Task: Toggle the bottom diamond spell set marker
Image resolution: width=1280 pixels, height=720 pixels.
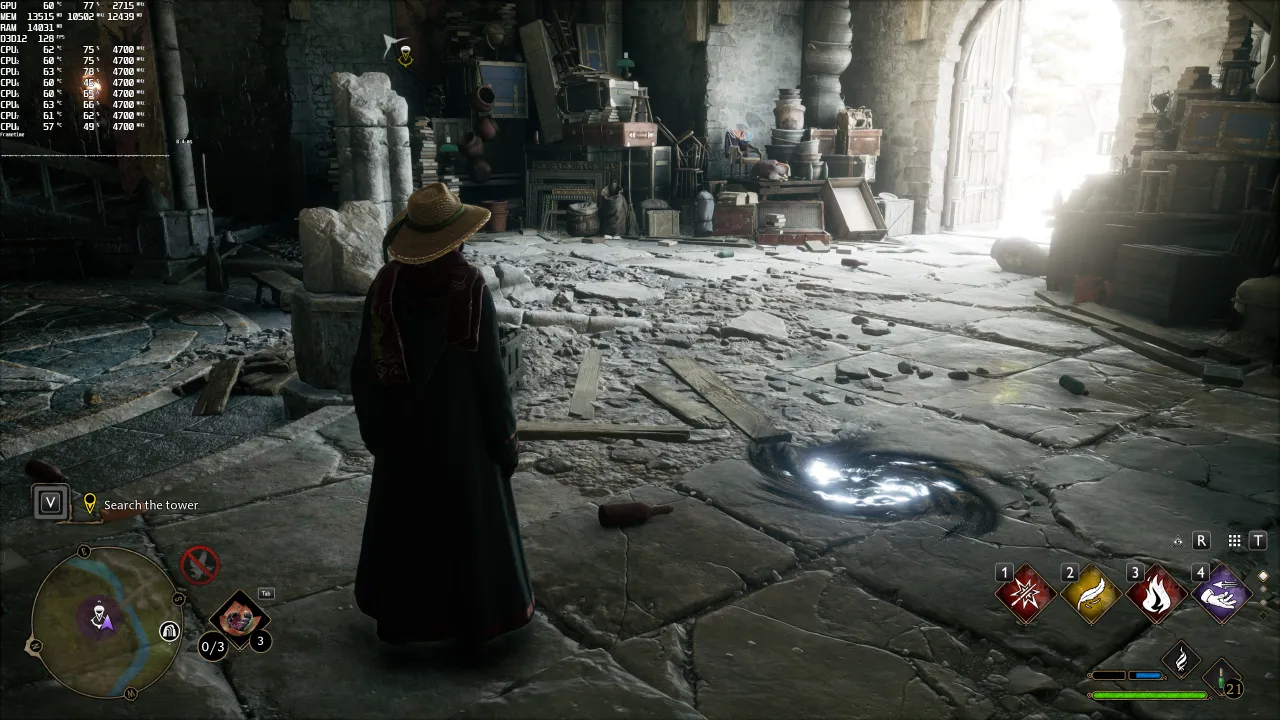Action: (1264, 615)
